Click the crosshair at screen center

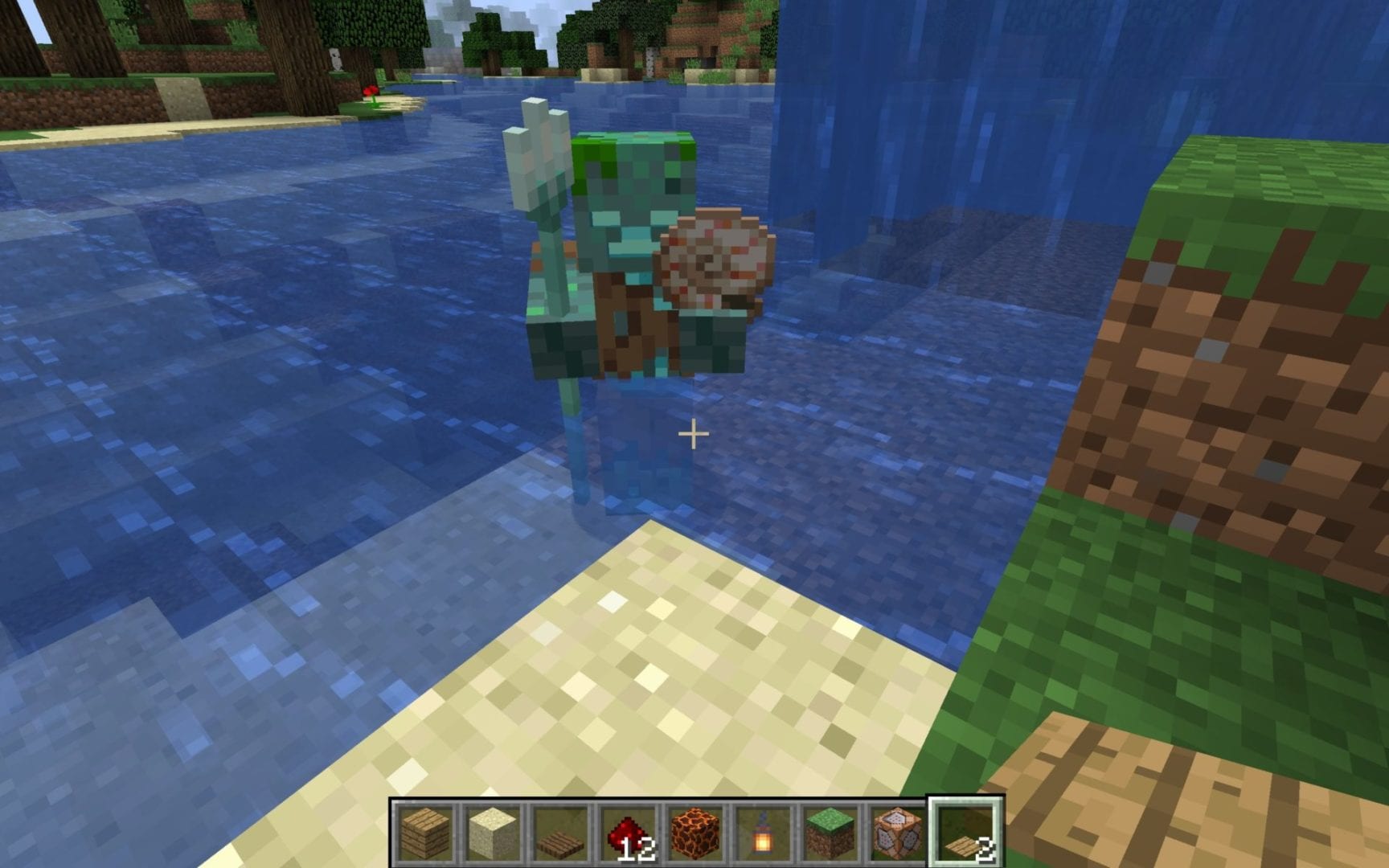click(x=693, y=434)
